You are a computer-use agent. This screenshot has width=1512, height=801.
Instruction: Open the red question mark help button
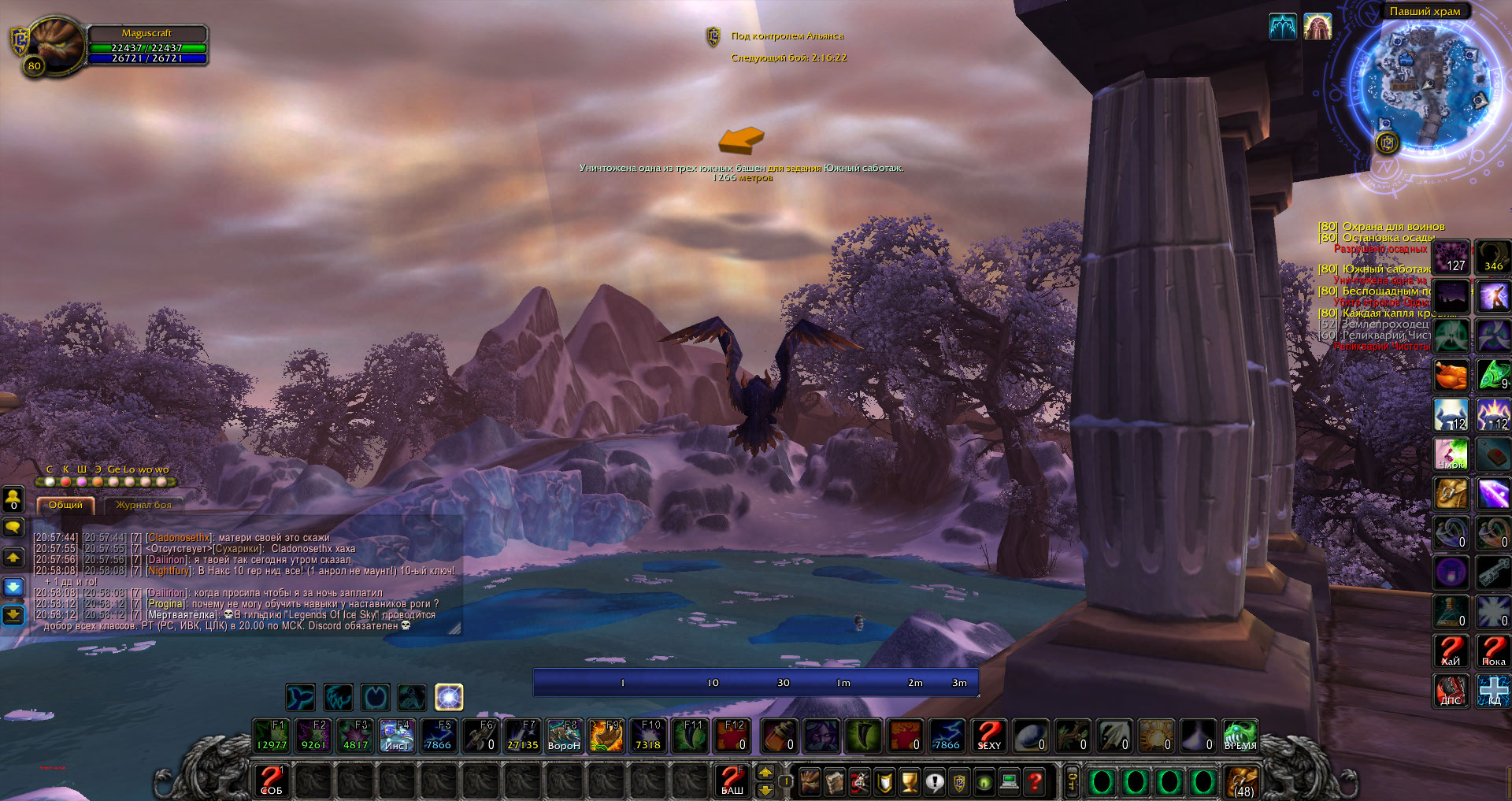pyautogui.click(x=1035, y=782)
